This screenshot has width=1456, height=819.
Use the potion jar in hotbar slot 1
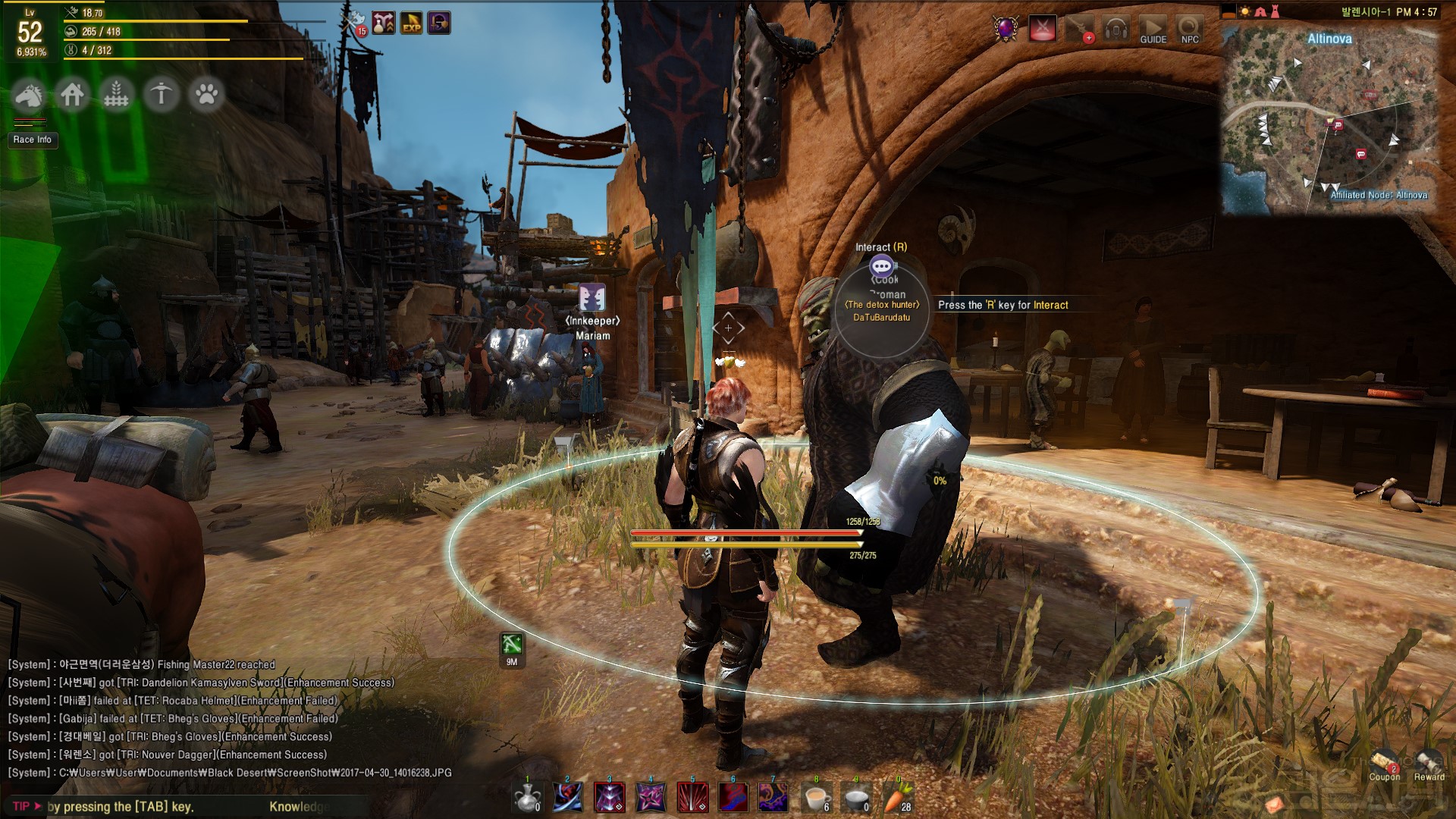527,797
